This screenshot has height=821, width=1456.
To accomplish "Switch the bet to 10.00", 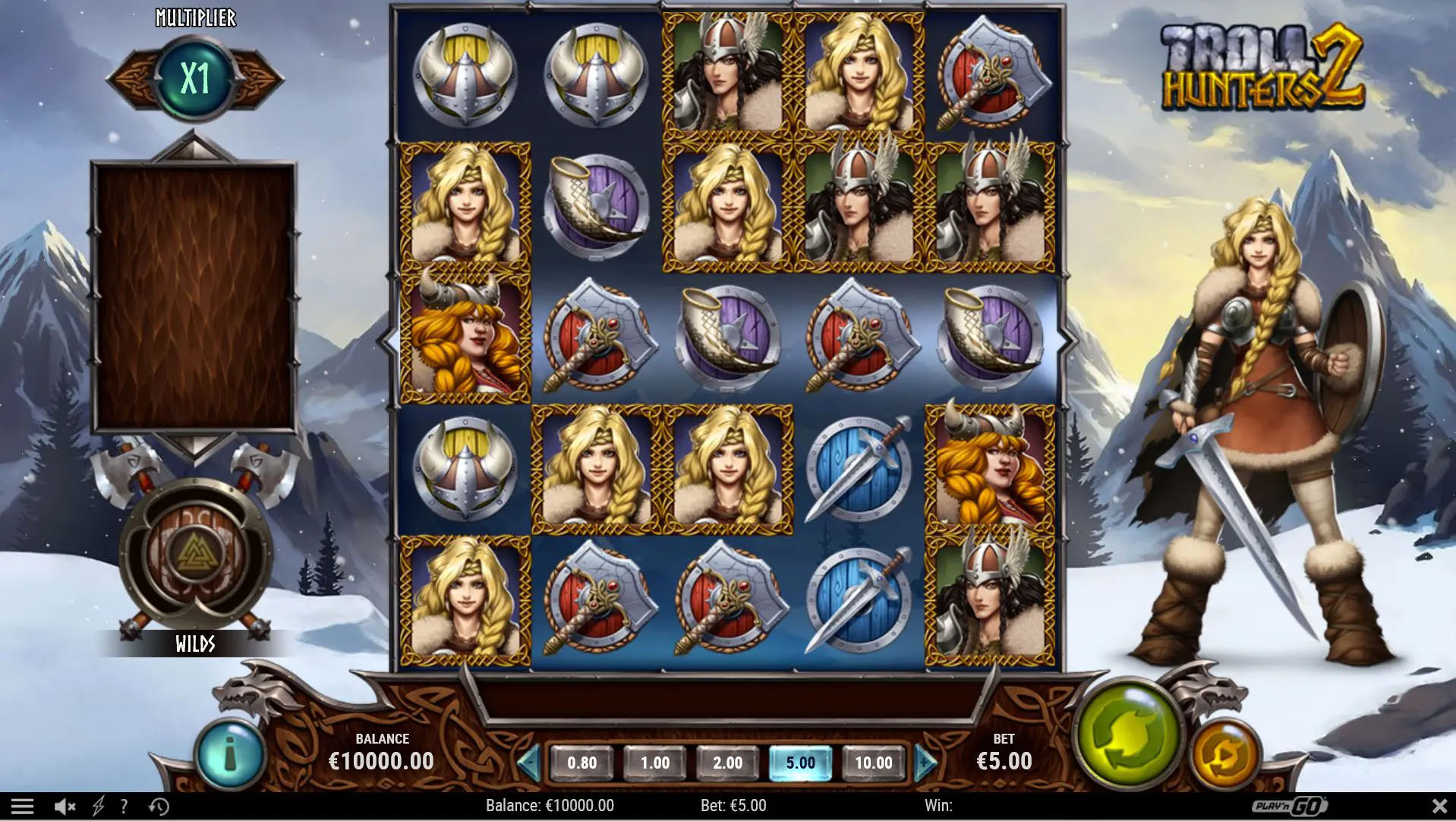I will point(873,763).
